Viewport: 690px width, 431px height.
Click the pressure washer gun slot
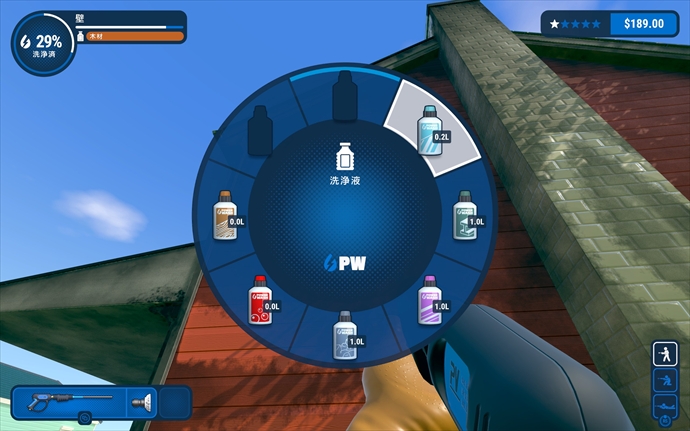pyautogui.click(x=59, y=402)
